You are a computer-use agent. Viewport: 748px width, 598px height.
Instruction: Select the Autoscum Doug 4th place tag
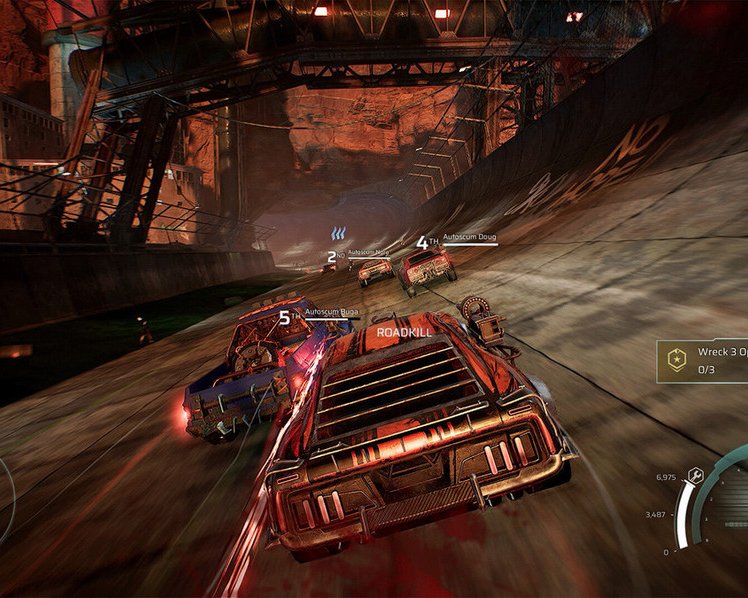(456, 241)
